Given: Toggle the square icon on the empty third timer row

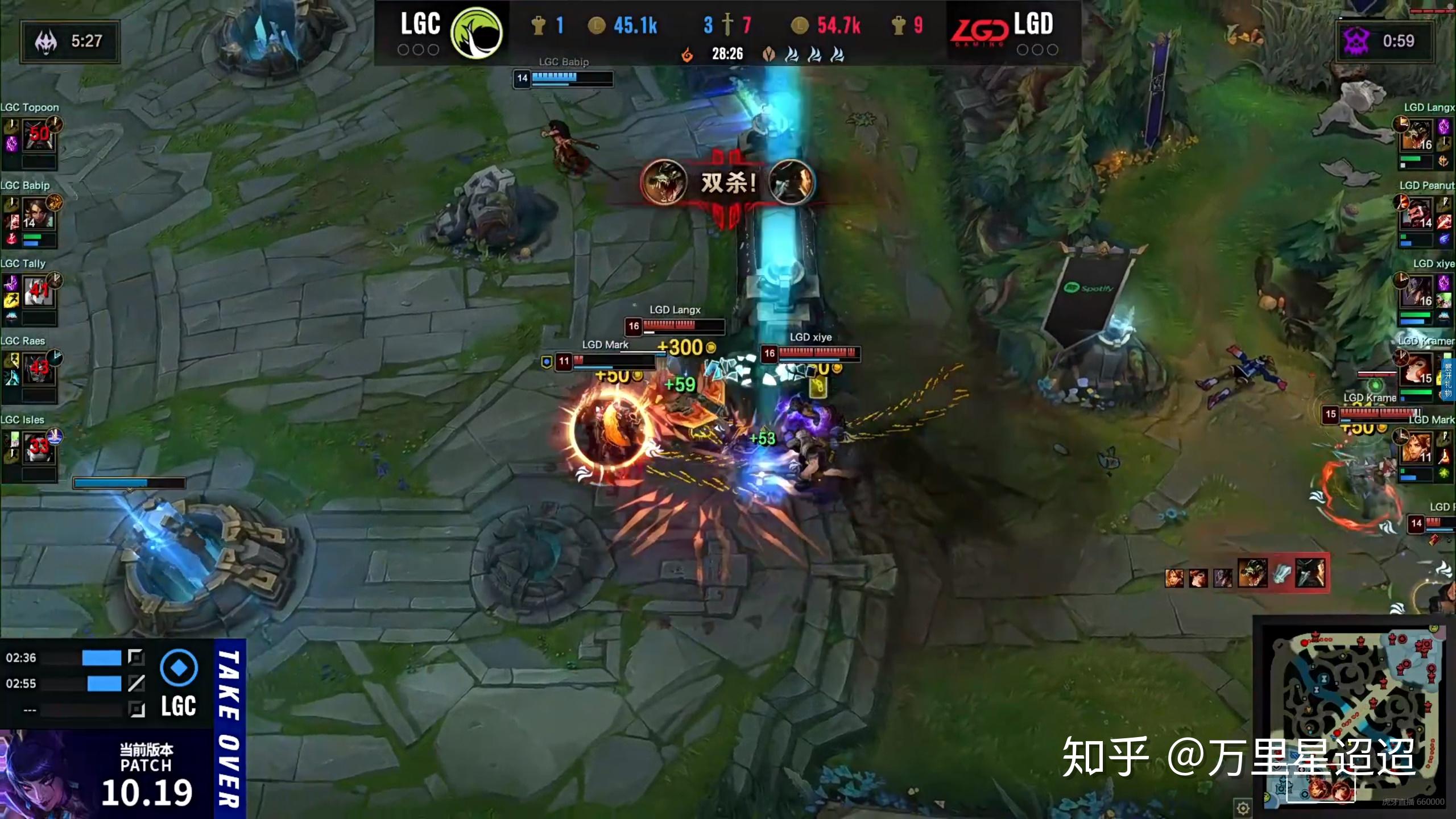Looking at the screenshot, I should (135, 709).
